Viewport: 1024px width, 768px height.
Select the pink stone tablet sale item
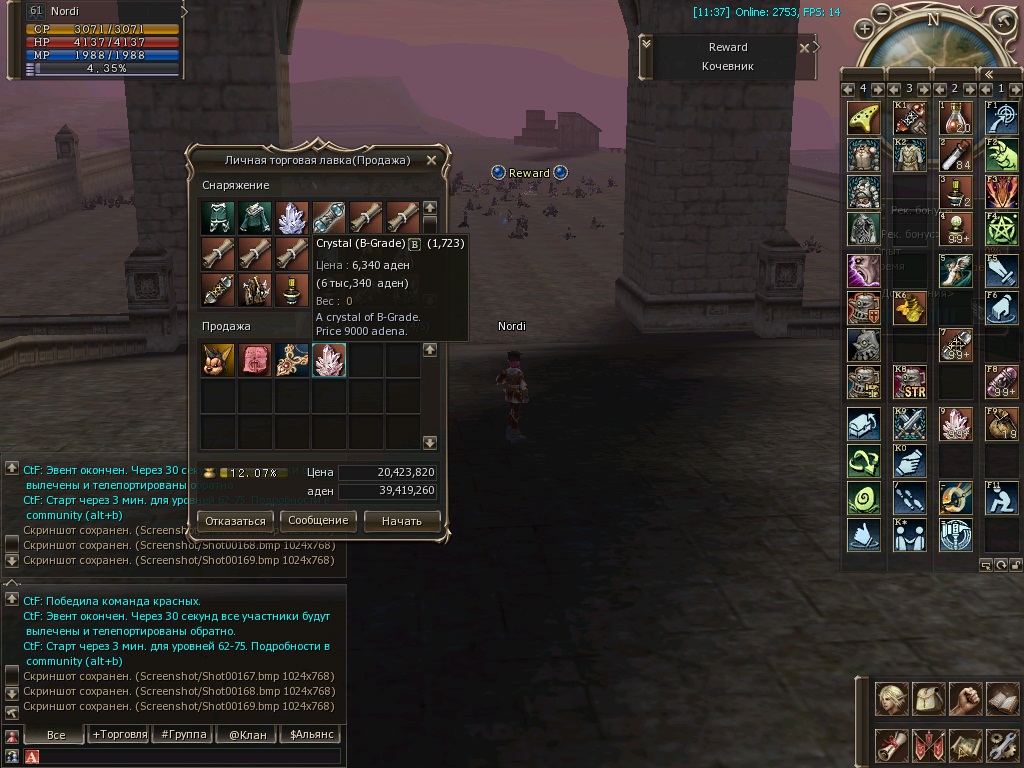255,361
